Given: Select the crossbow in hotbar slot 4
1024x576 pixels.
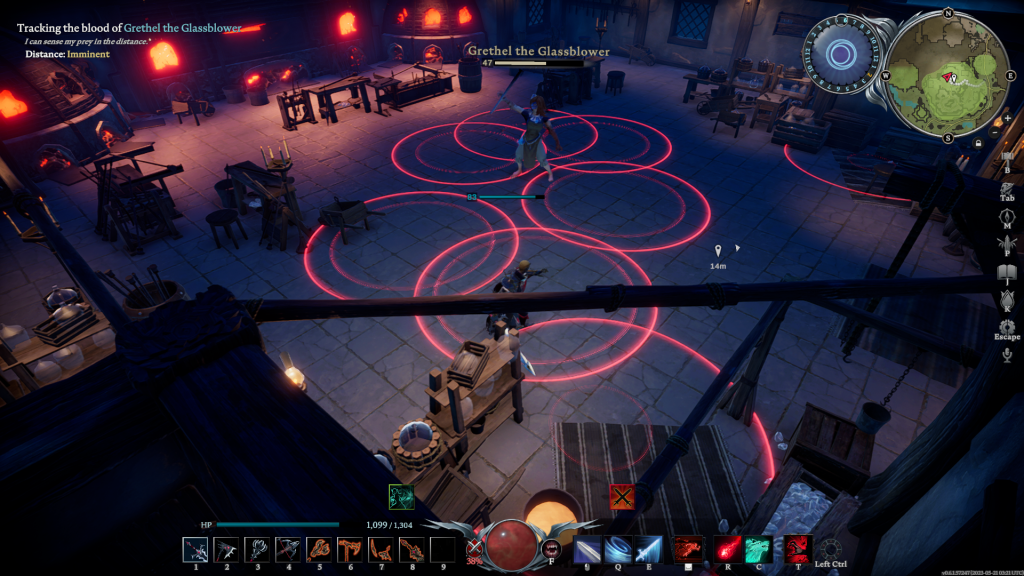Looking at the screenshot, I should click(288, 549).
